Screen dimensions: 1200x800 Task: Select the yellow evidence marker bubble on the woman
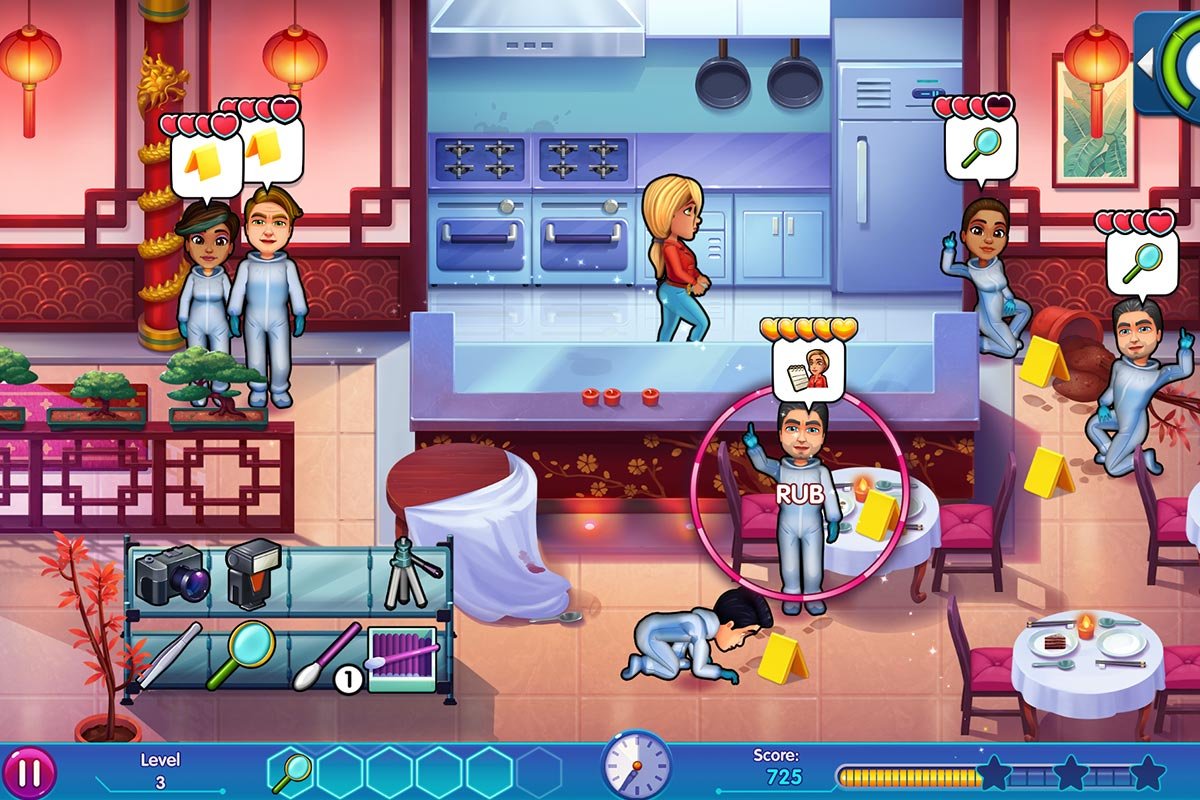coord(207,162)
